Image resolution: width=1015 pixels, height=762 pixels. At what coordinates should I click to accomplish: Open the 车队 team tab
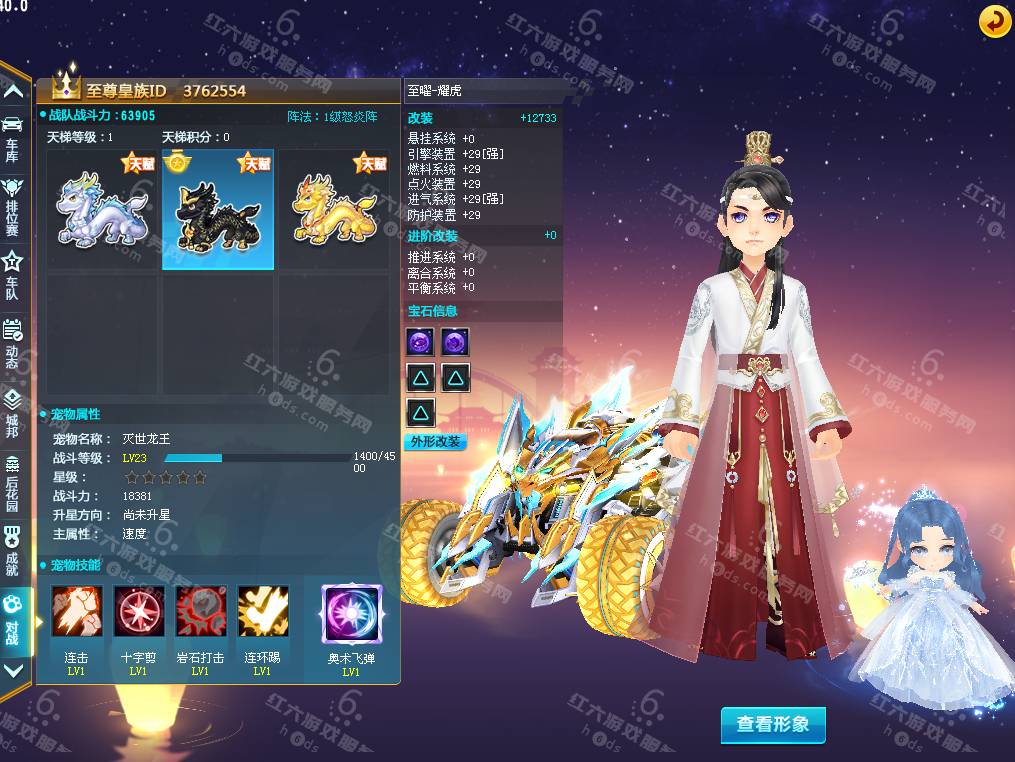click(x=13, y=272)
